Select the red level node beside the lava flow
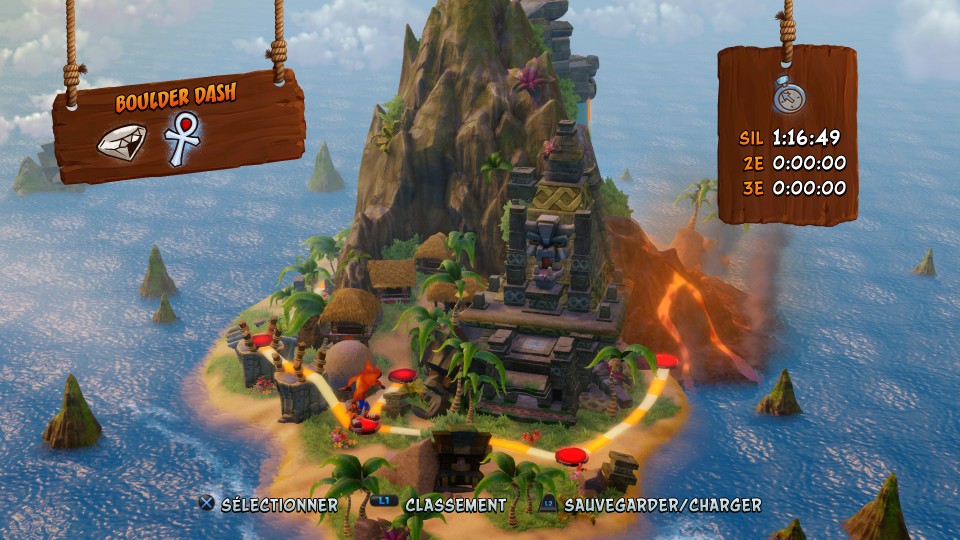Viewport: 960px width, 540px height. pyautogui.click(x=667, y=361)
